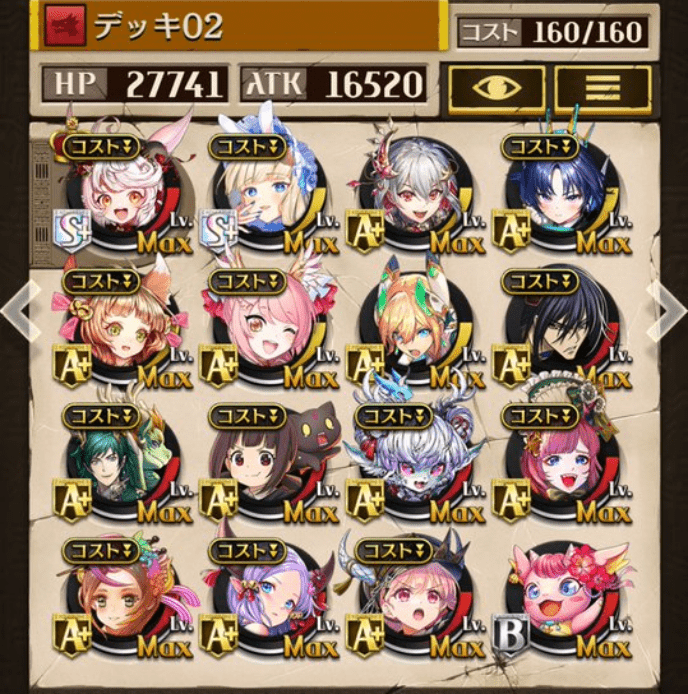Go to the previous deck with left arrow
The image size is (688, 694).
click(17, 310)
